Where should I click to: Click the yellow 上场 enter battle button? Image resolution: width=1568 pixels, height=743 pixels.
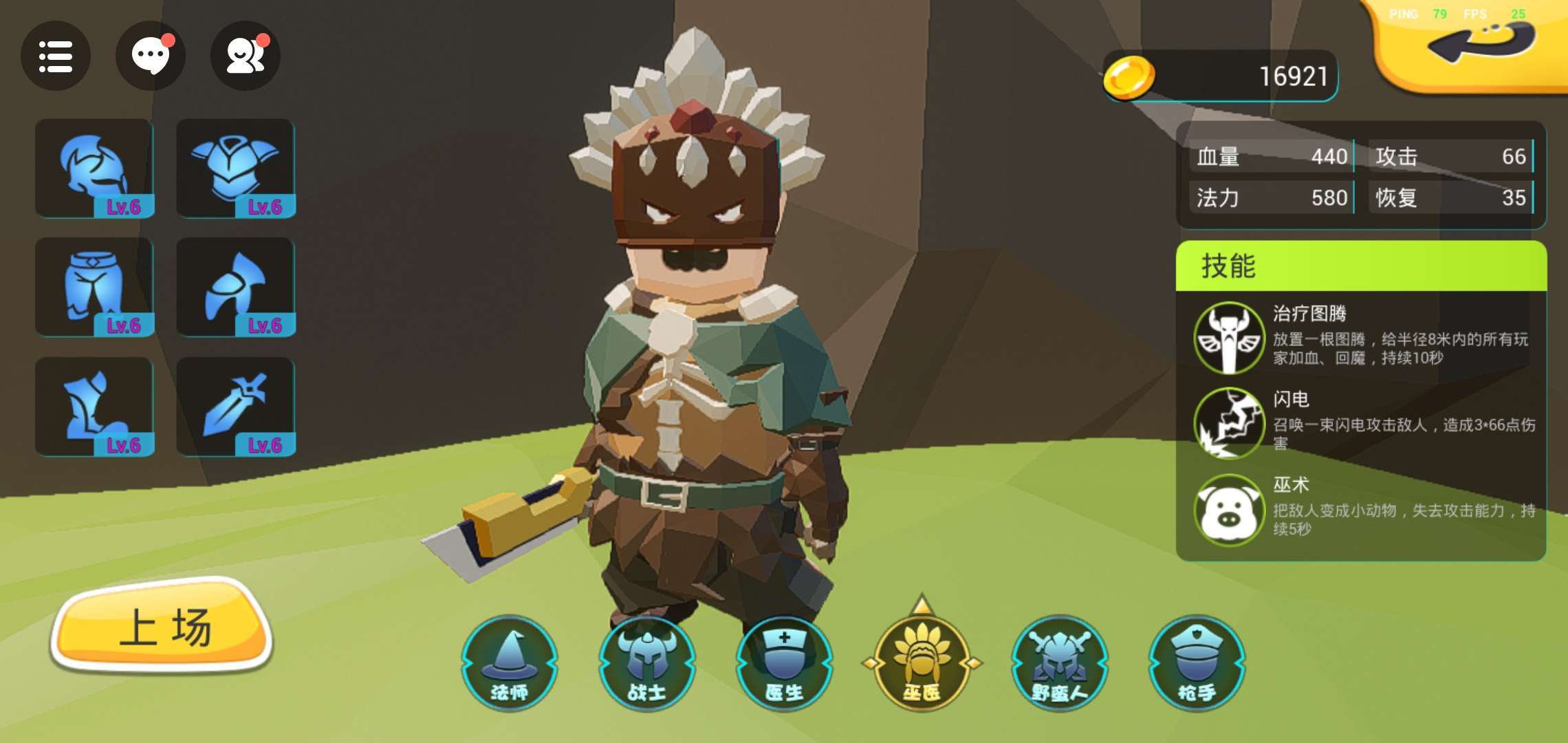point(162,627)
